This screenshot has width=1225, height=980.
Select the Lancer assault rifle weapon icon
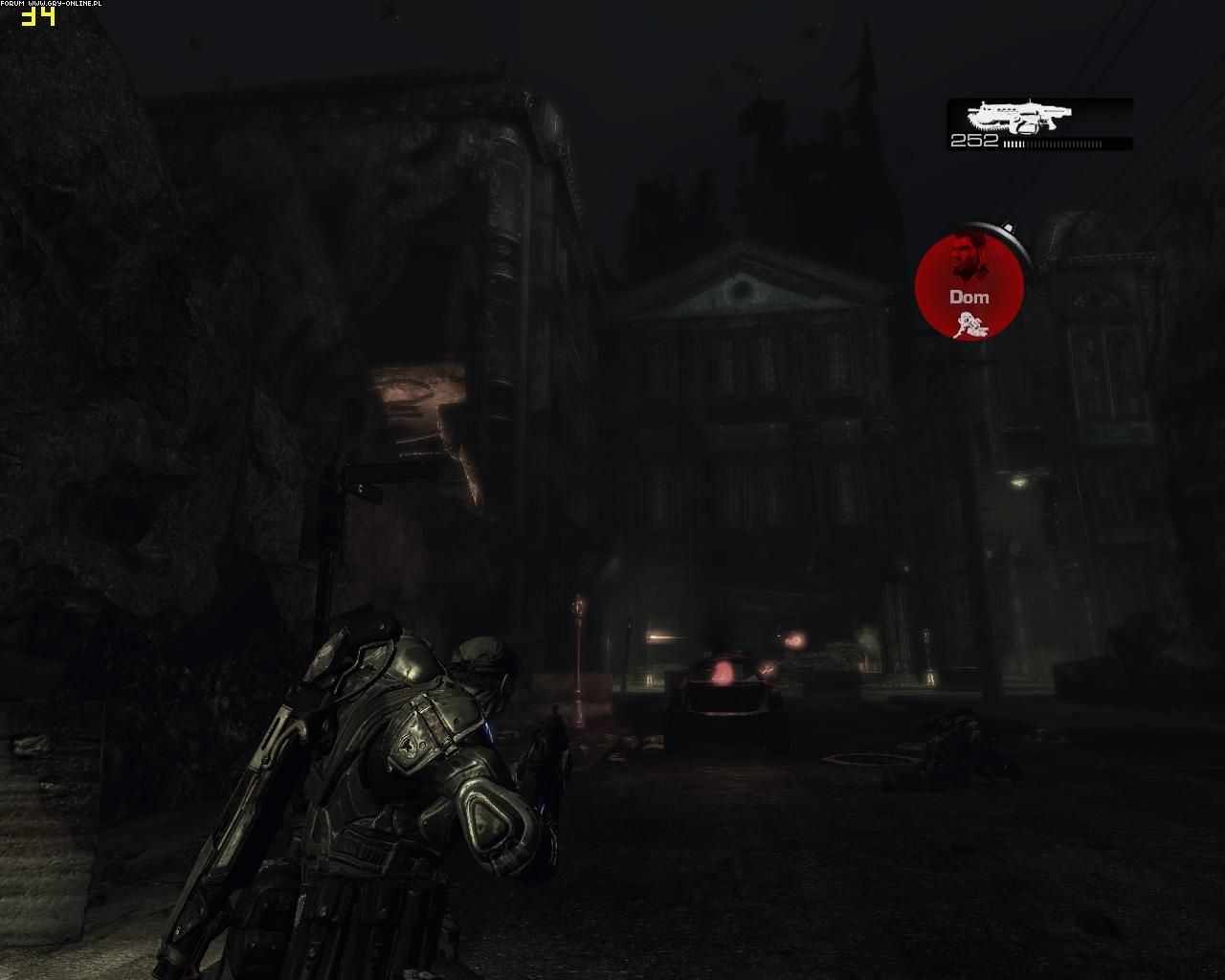pyautogui.click(x=1018, y=117)
